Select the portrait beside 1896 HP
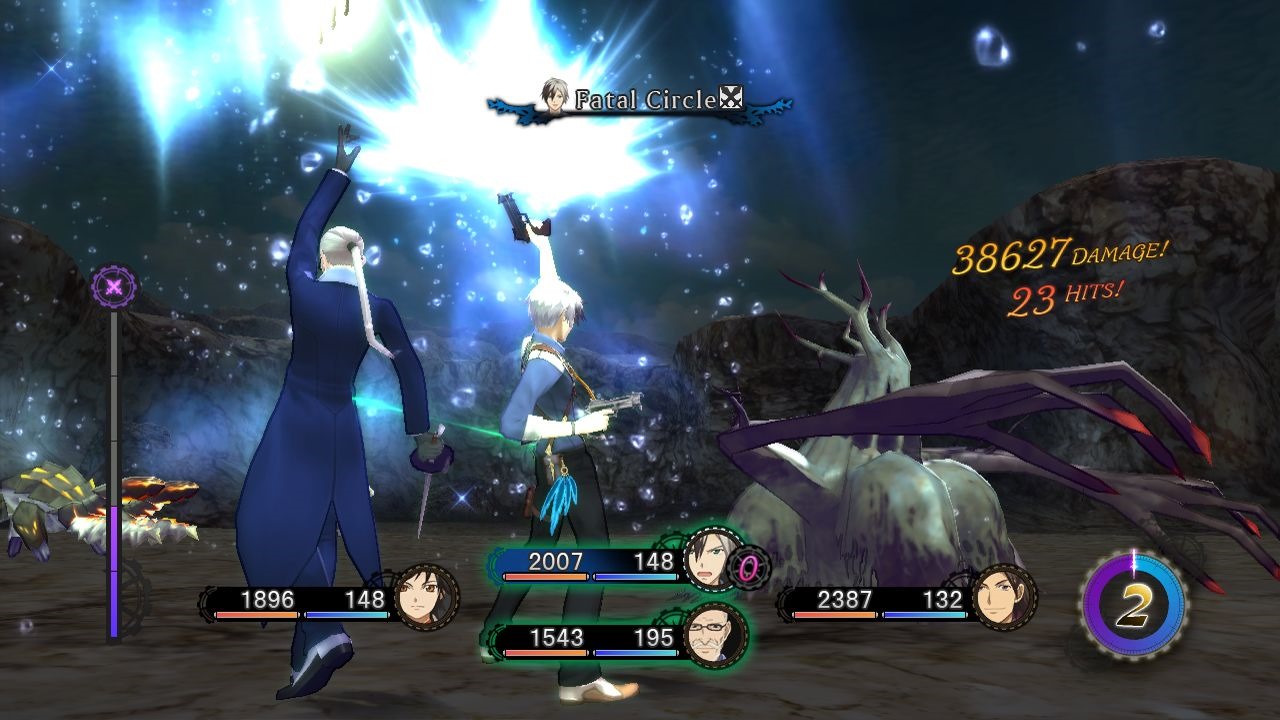 coord(426,599)
